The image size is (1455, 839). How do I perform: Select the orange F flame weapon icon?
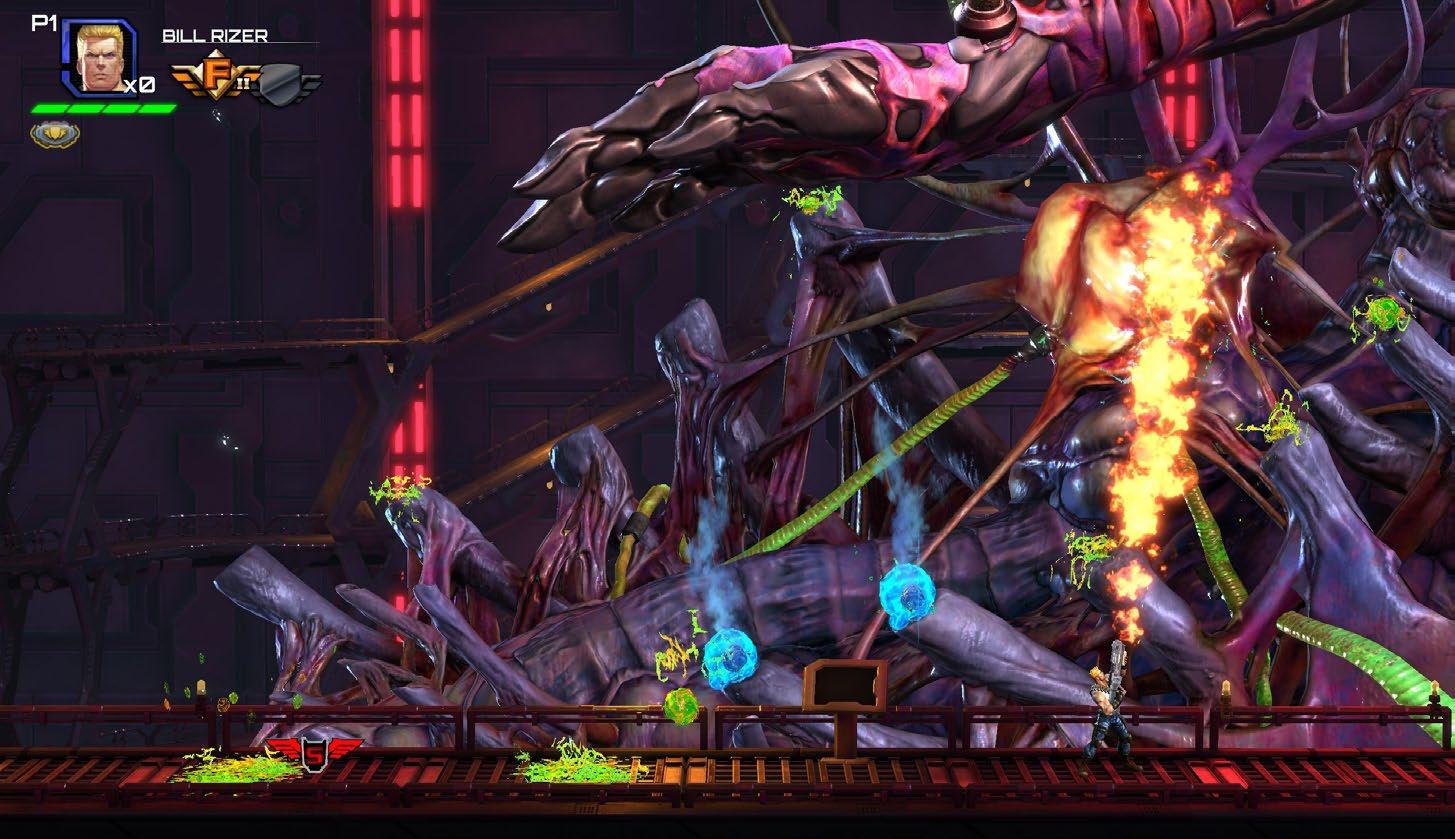[214, 80]
